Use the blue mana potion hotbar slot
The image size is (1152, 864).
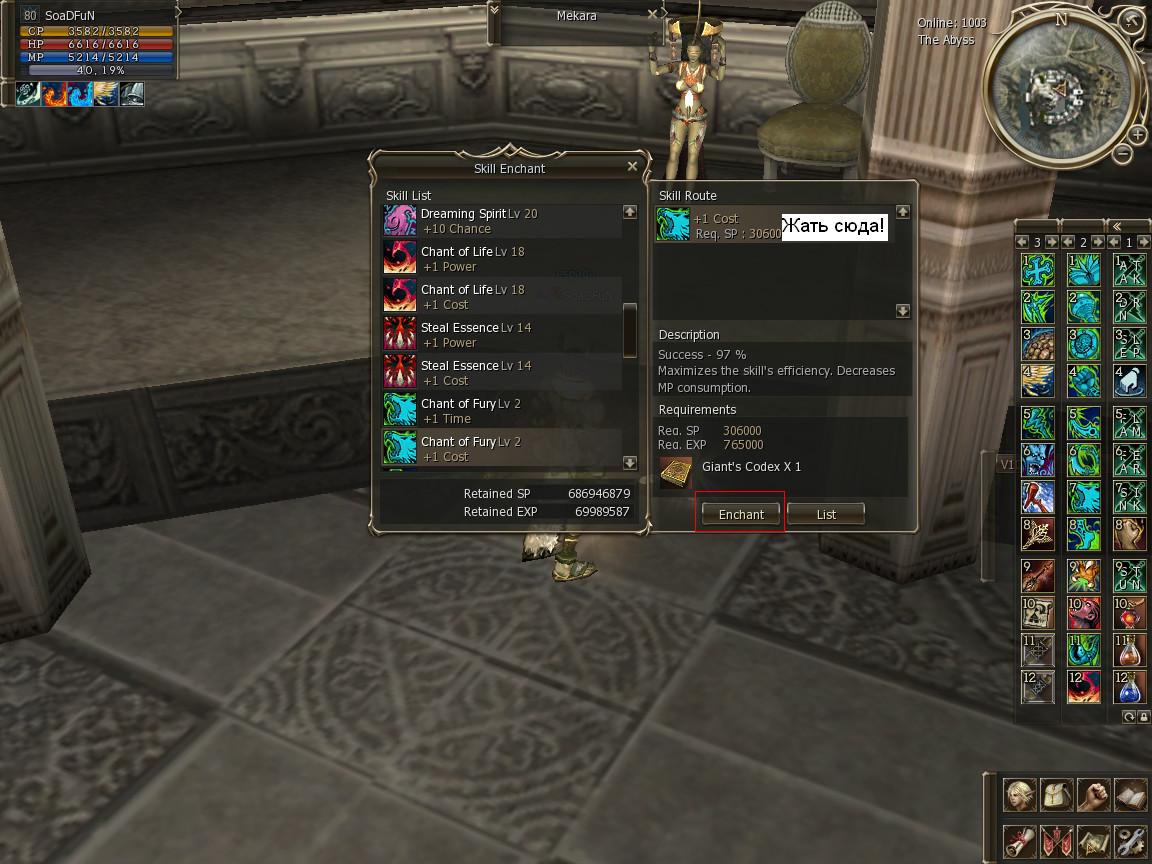click(x=1129, y=688)
